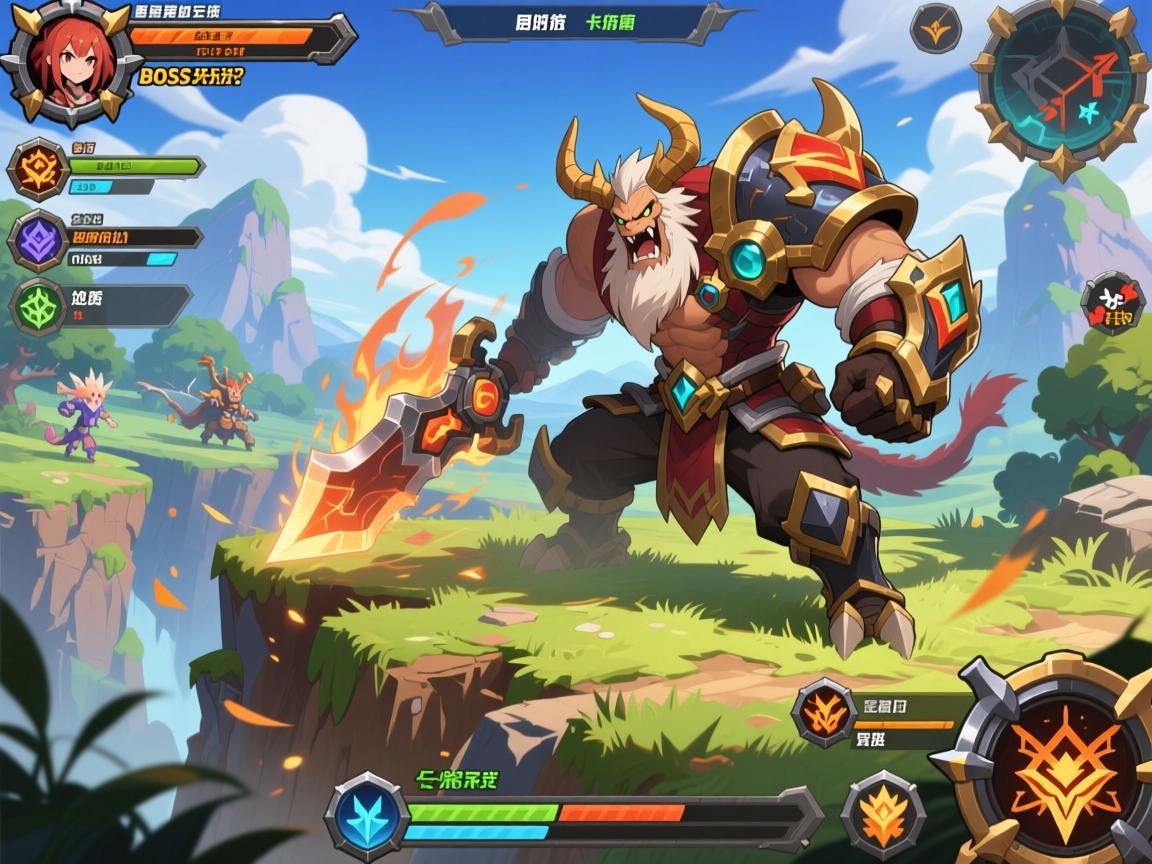Activate the orange winged skill above the bar
The height and width of the screenshot is (864, 1152).
coord(825,713)
